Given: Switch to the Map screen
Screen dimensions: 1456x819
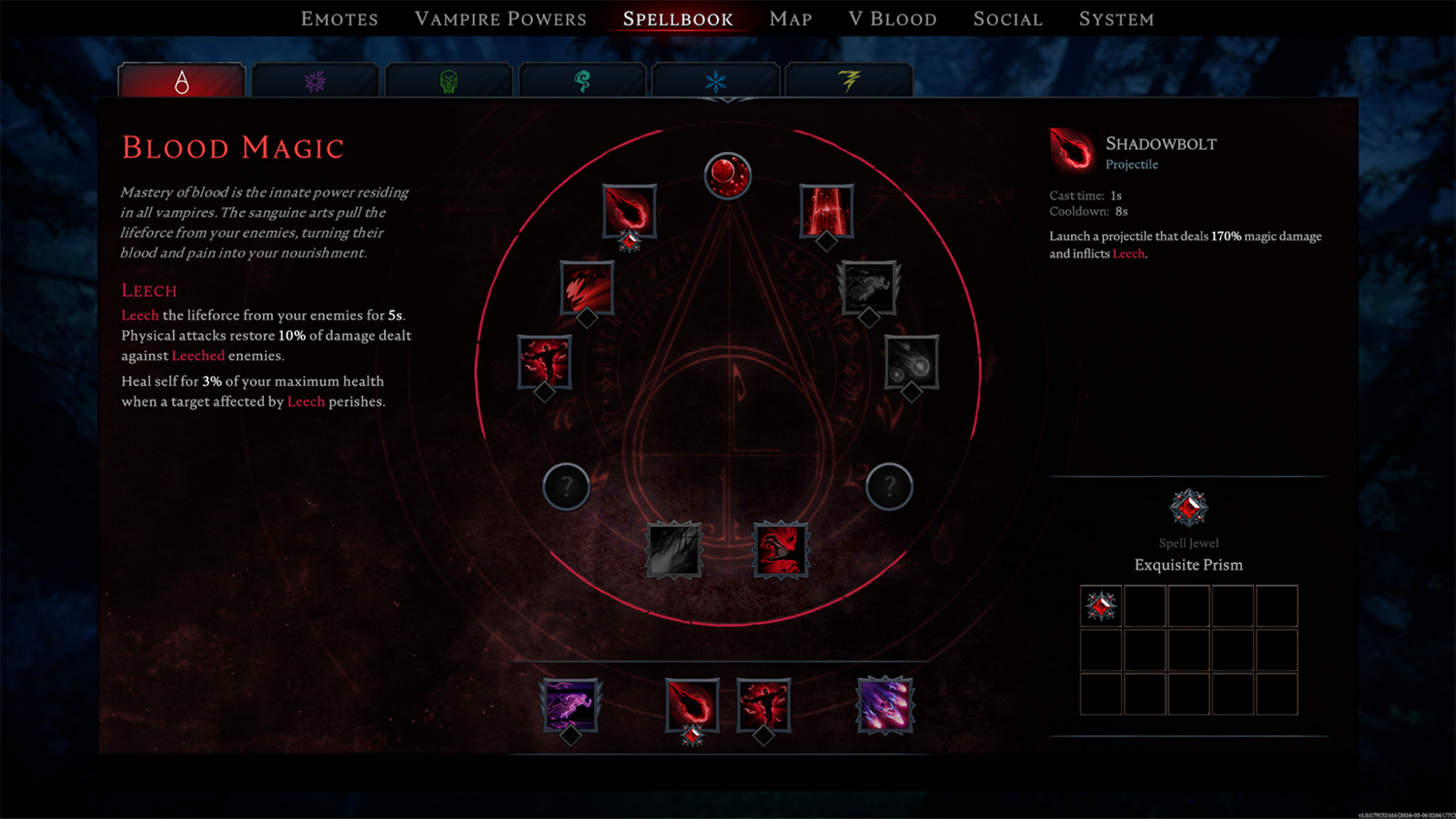Looking at the screenshot, I should coord(790,19).
